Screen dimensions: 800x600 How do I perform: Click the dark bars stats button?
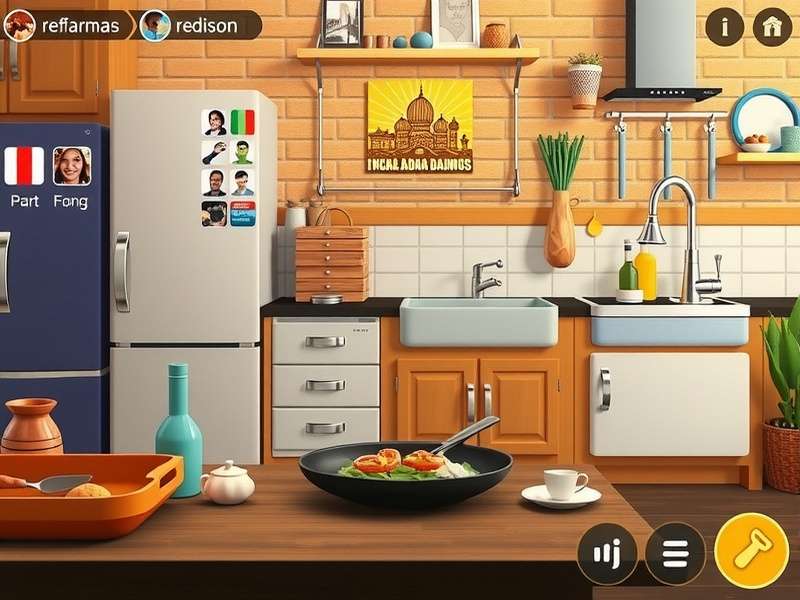coord(607,553)
